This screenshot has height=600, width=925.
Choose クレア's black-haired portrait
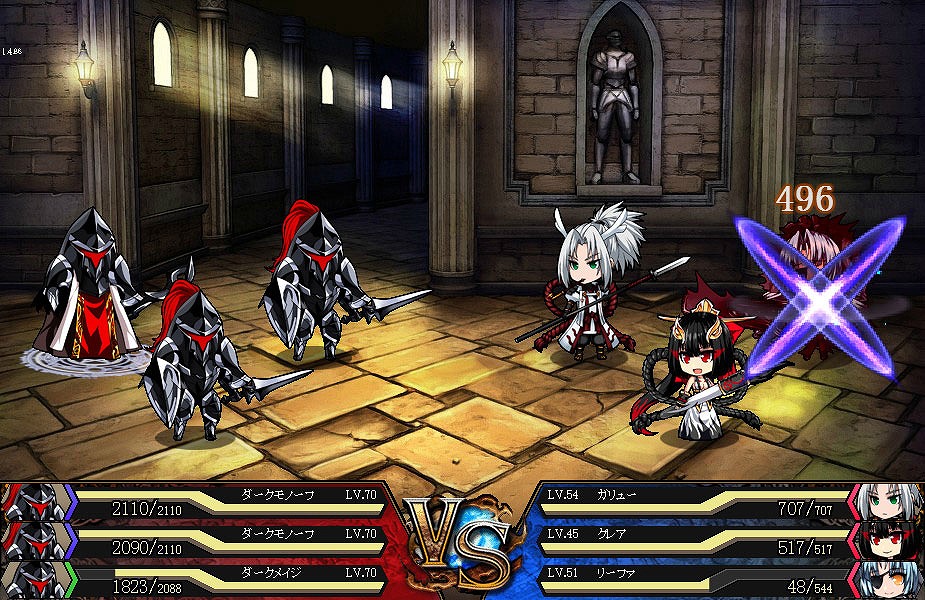(x=886, y=541)
